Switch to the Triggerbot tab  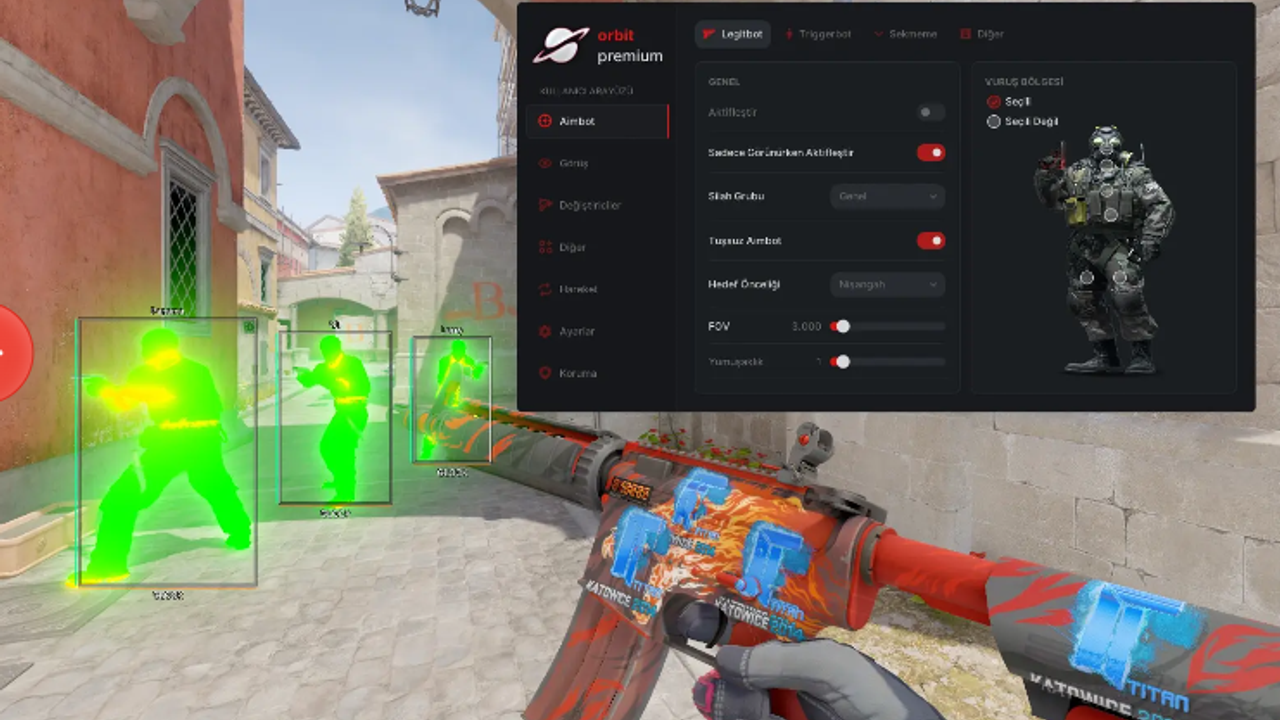(818, 34)
